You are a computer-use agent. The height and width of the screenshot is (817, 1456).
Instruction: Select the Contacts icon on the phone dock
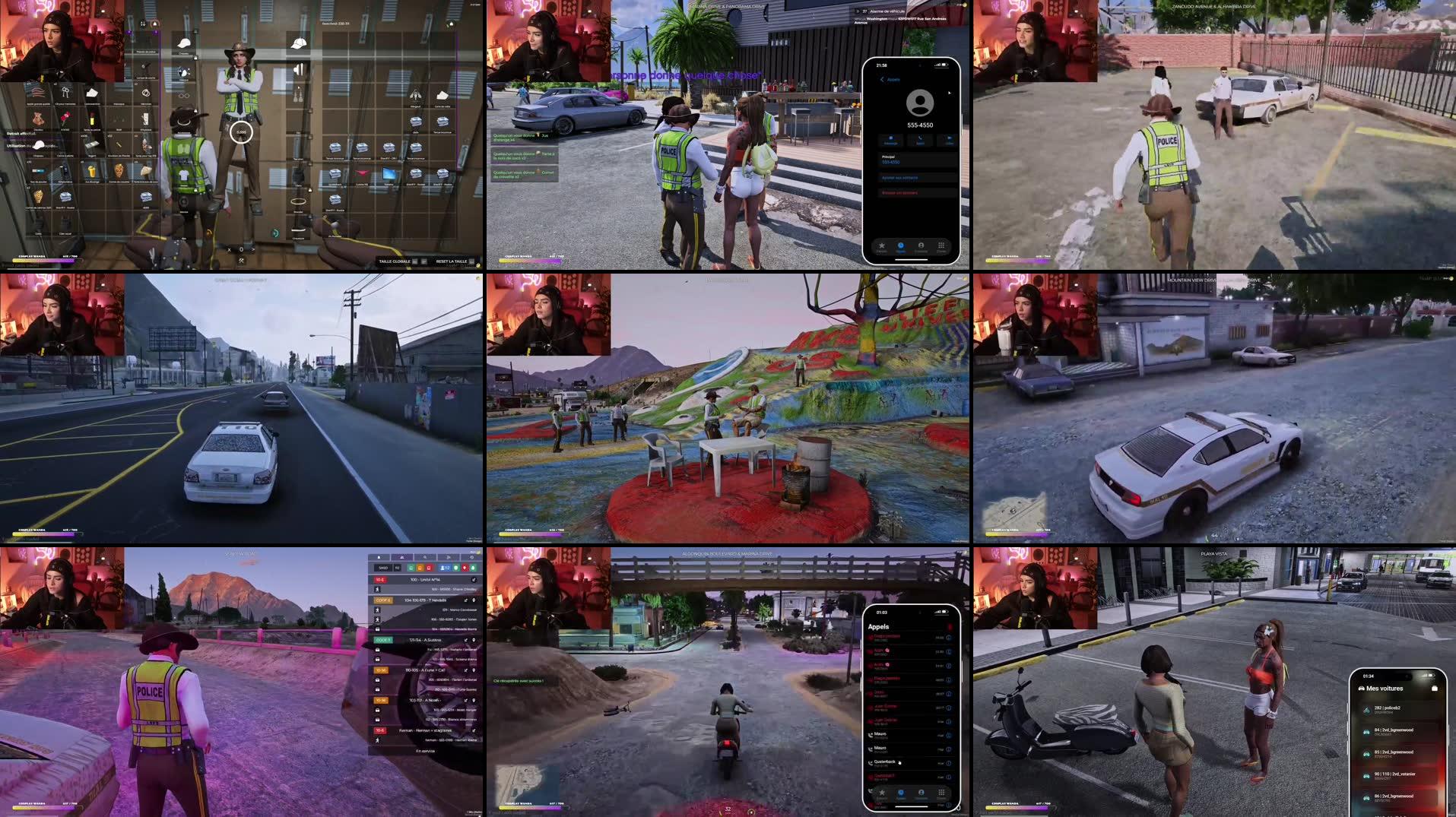pyautogui.click(x=921, y=245)
